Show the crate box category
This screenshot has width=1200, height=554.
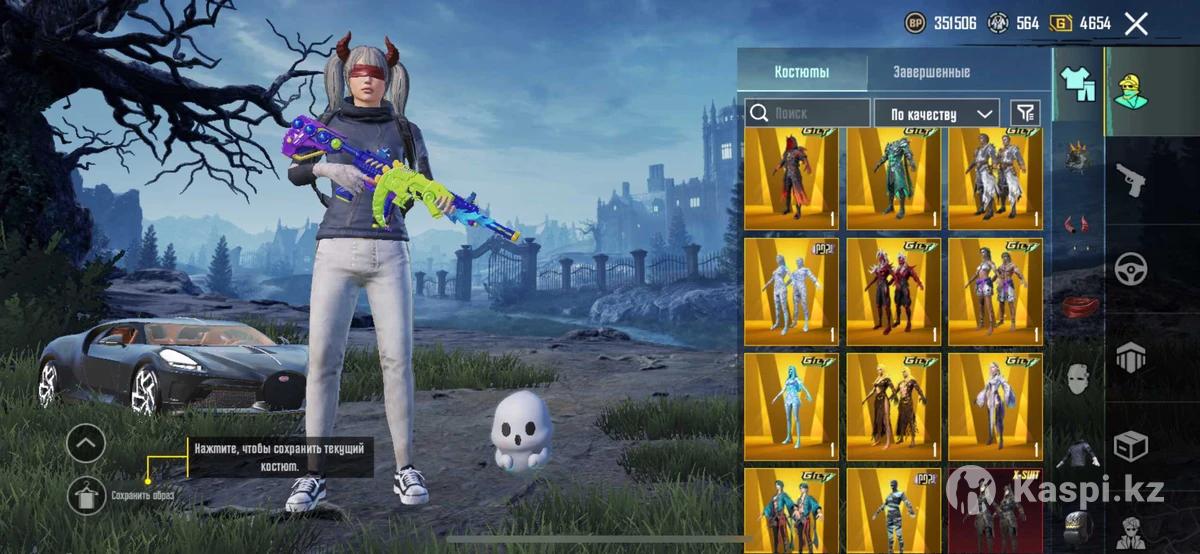[1132, 445]
